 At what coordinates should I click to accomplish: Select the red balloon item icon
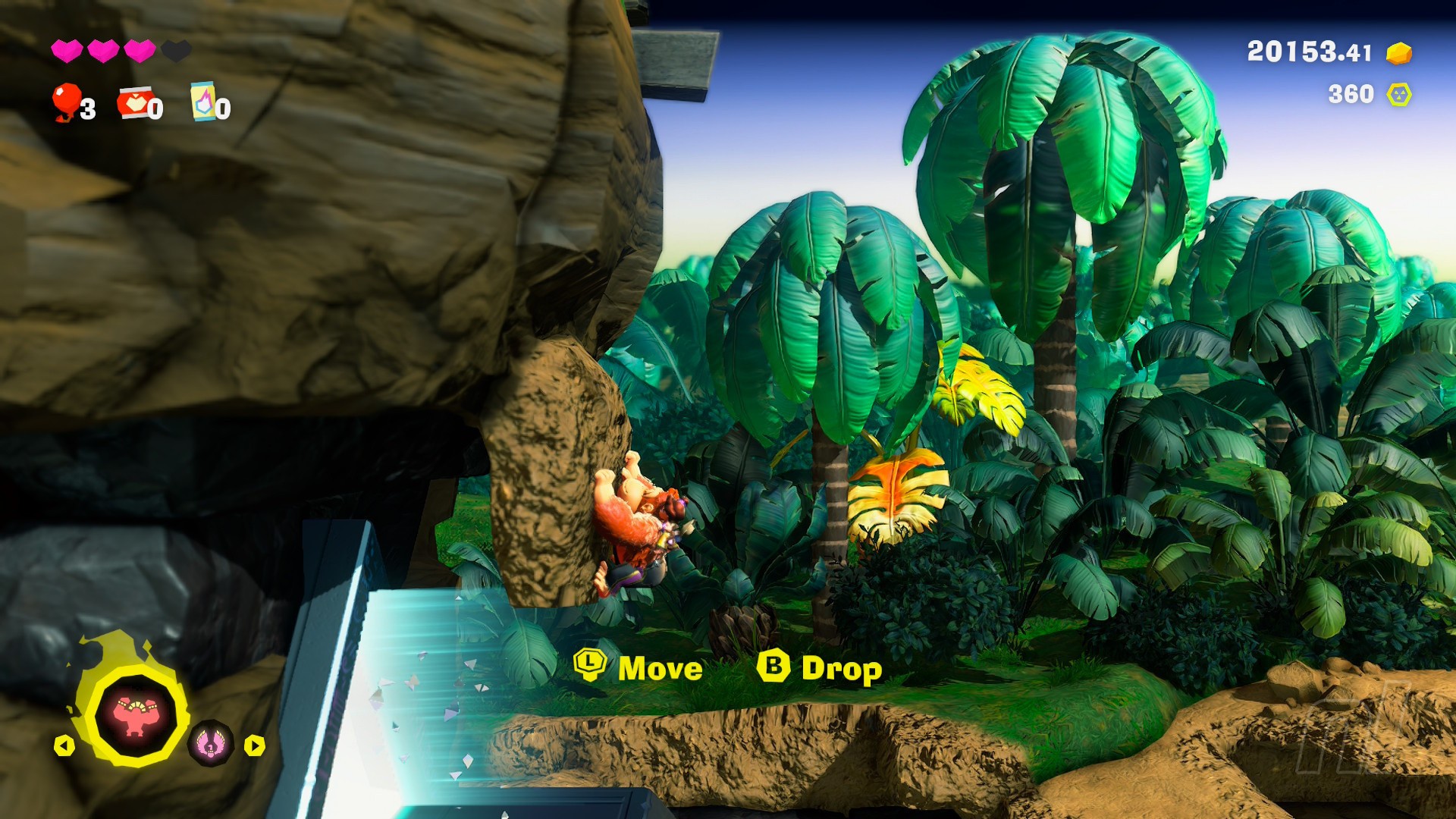(x=67, y=102)
